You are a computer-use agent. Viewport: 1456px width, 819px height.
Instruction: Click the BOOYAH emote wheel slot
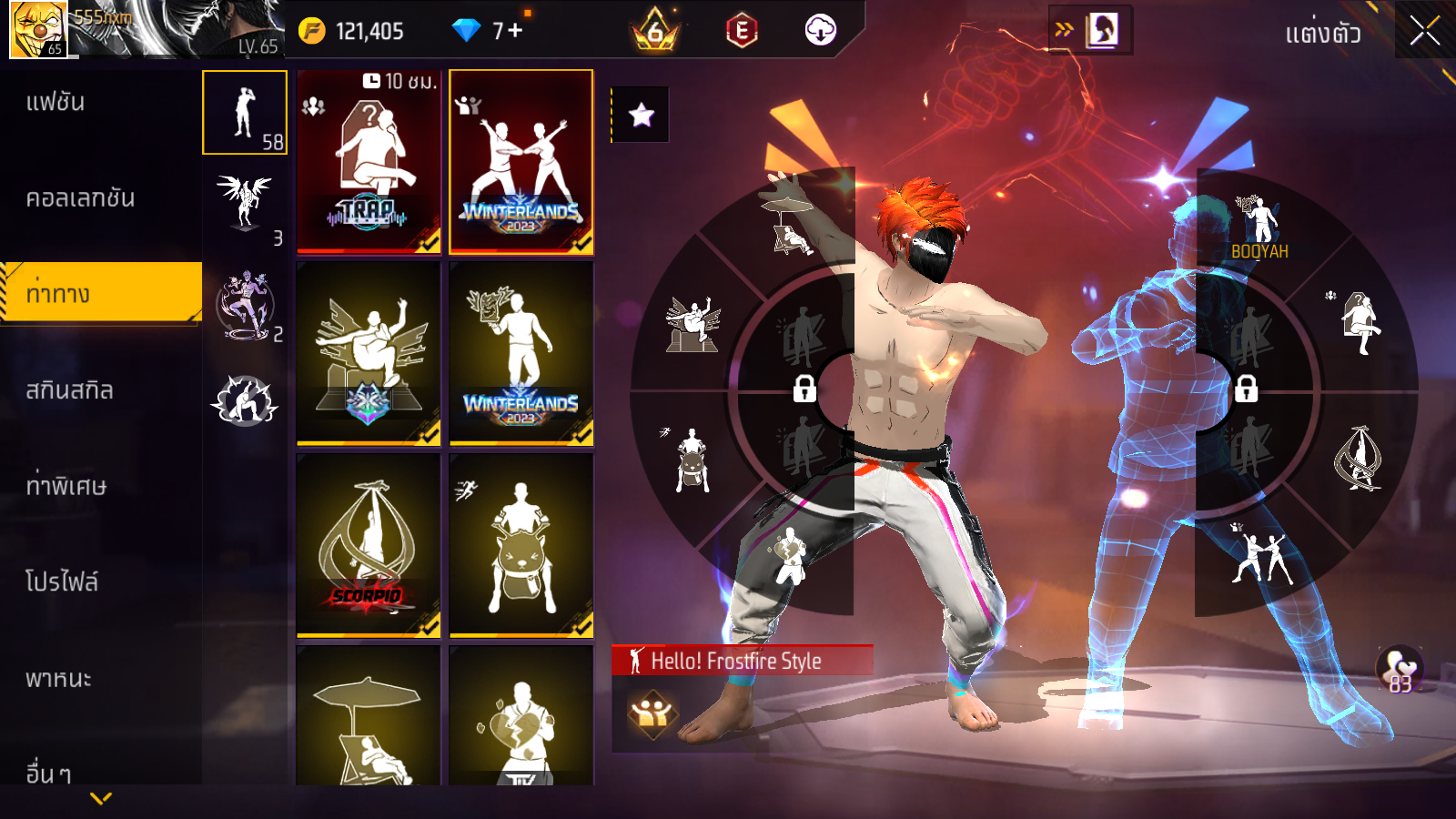pos(1259,227)
